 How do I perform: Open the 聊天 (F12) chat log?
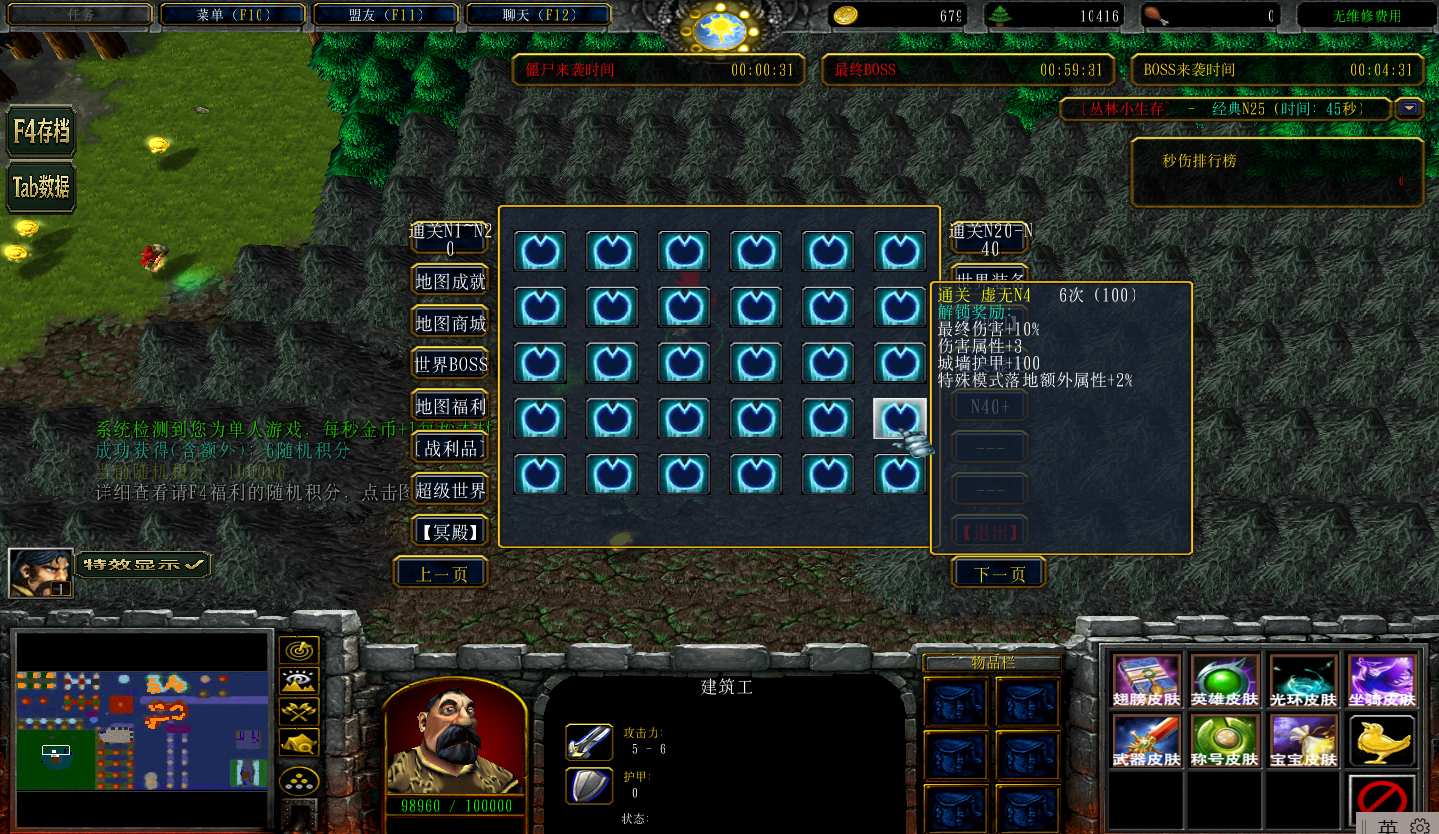(x=538, y=15)
